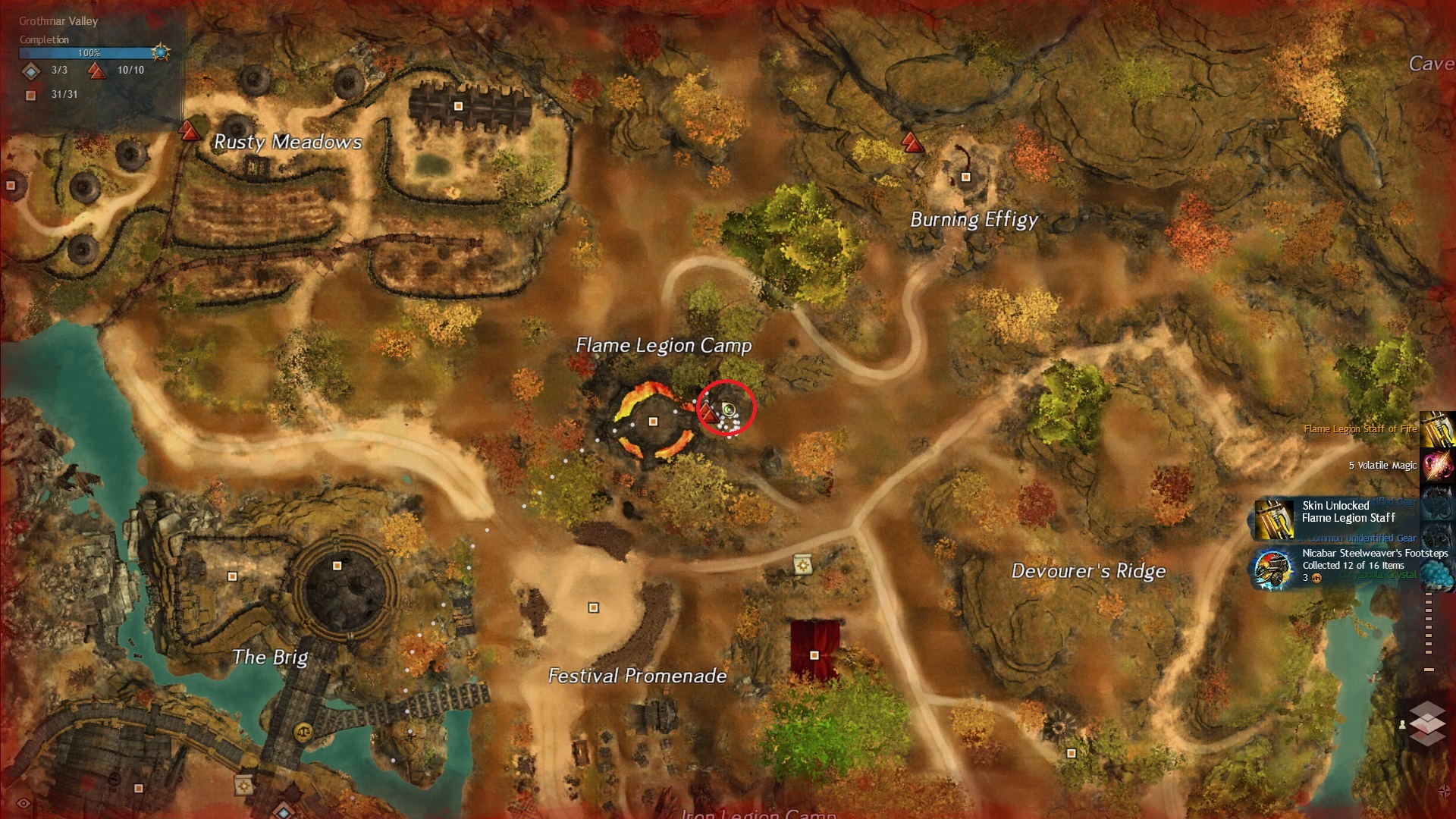This screenshot has height=819, width=1456.
Task: Travel to the Burning Effigy waypoint
Action: pyautogui.click(x=912, y=142)
